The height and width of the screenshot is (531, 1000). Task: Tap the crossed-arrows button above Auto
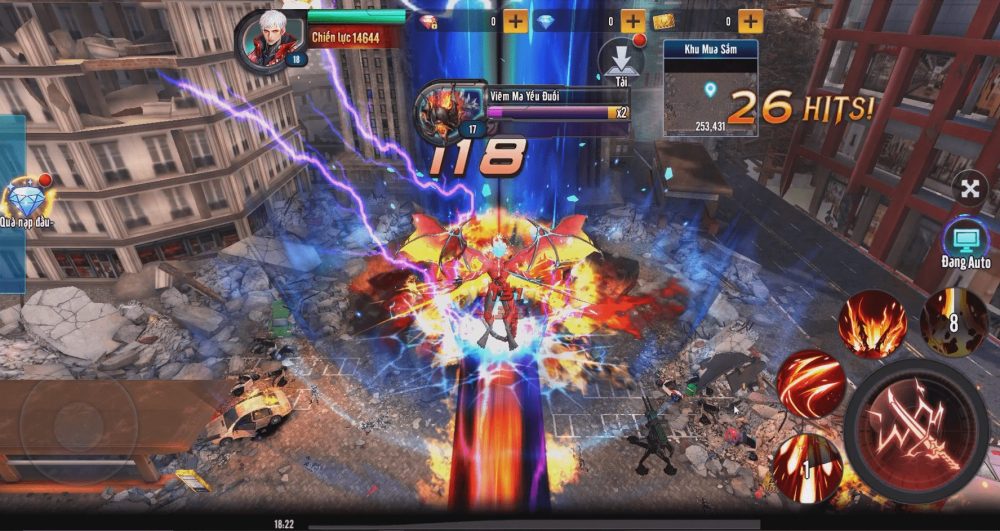tap(970, 187)
